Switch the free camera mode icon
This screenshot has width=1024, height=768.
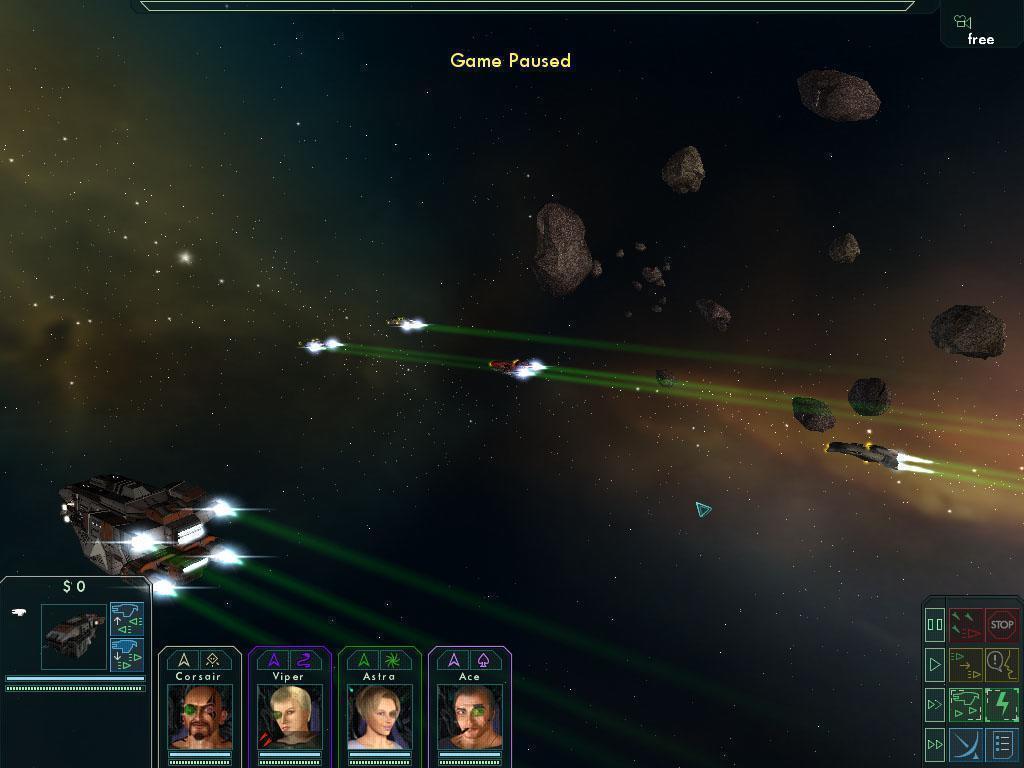978,29
